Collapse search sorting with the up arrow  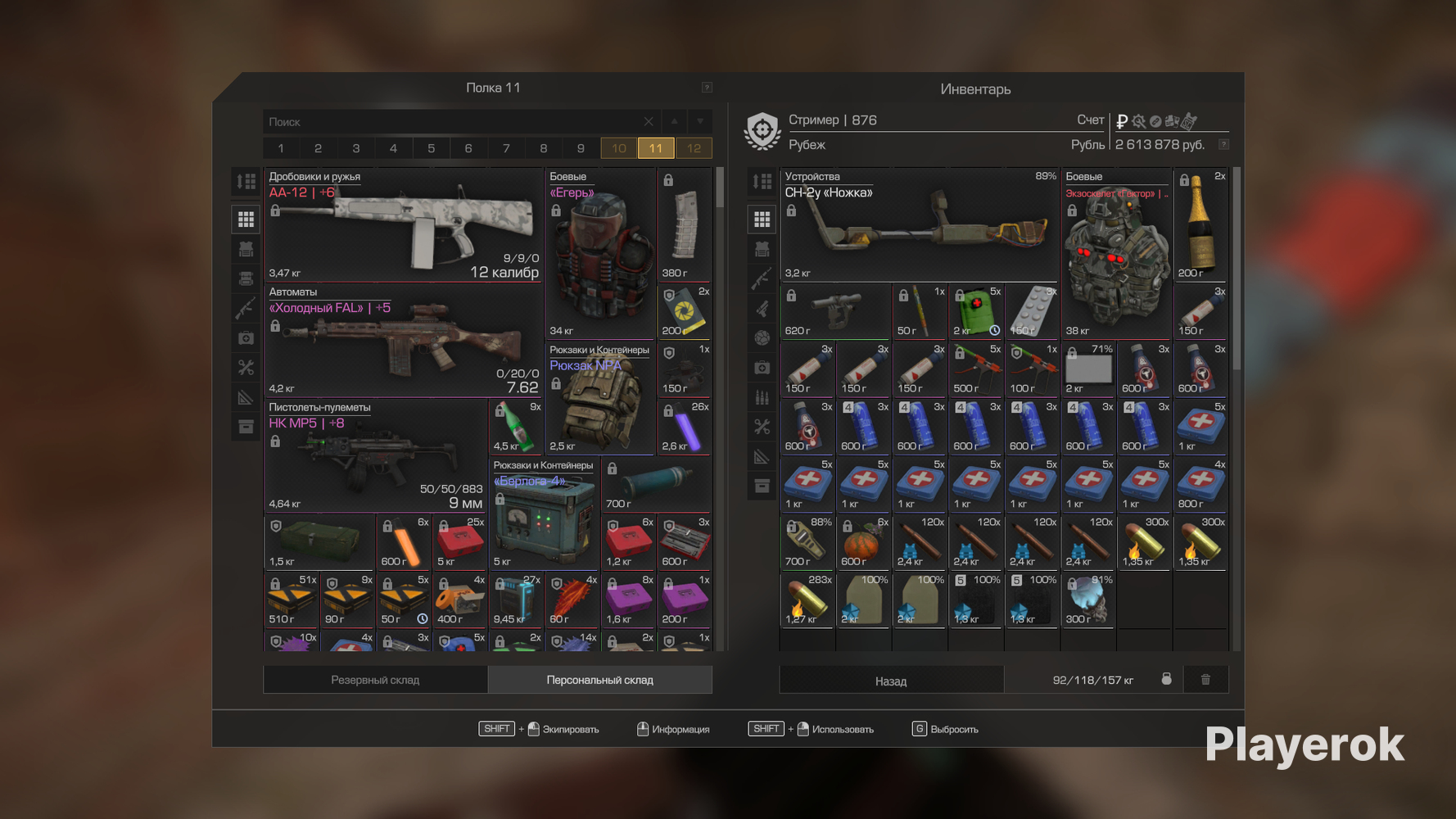pos(672,120)
